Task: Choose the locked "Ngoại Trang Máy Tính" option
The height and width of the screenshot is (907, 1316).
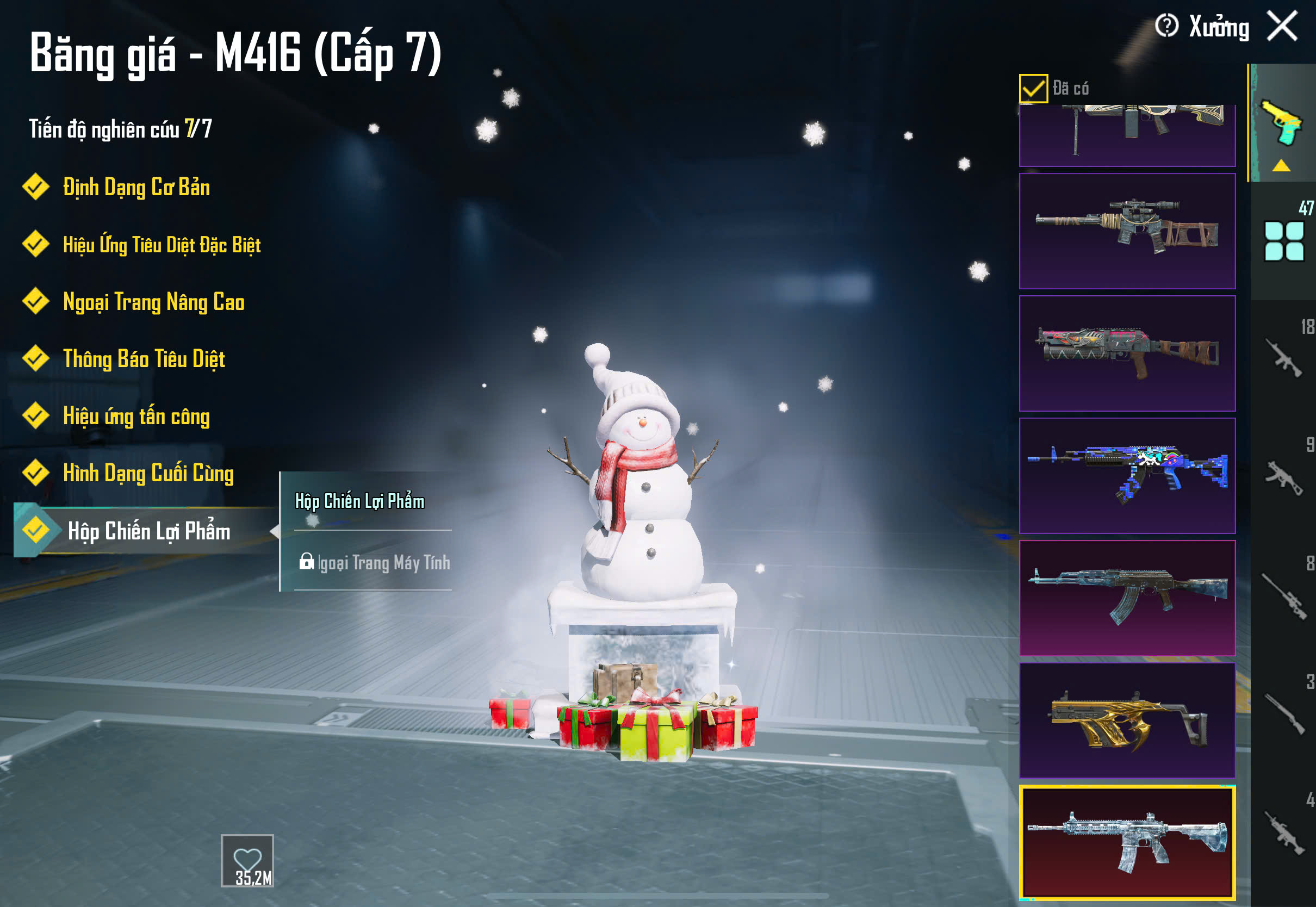Action: coord(375,563)
